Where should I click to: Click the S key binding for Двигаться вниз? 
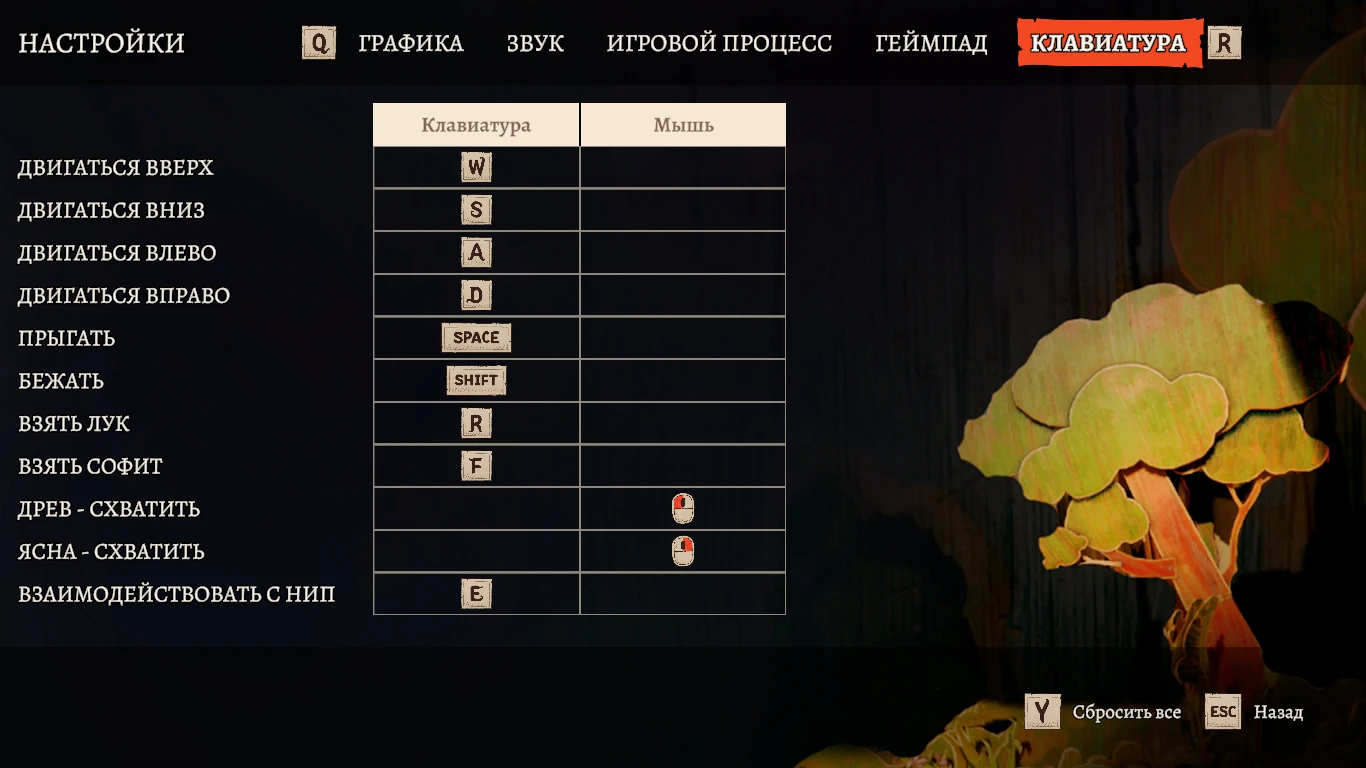[x=475, y=210]
